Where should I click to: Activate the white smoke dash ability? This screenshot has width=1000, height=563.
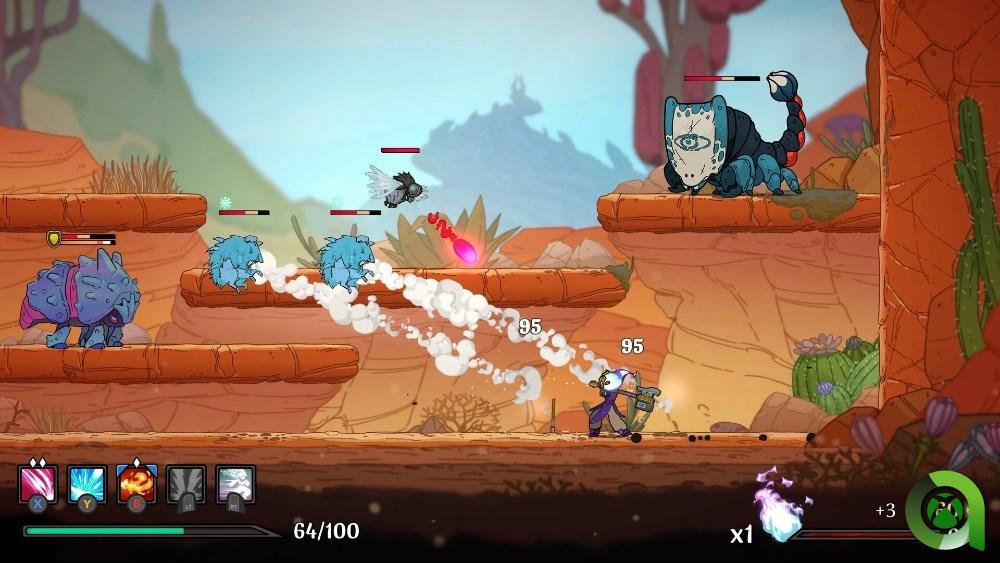(x=235, y=484)
